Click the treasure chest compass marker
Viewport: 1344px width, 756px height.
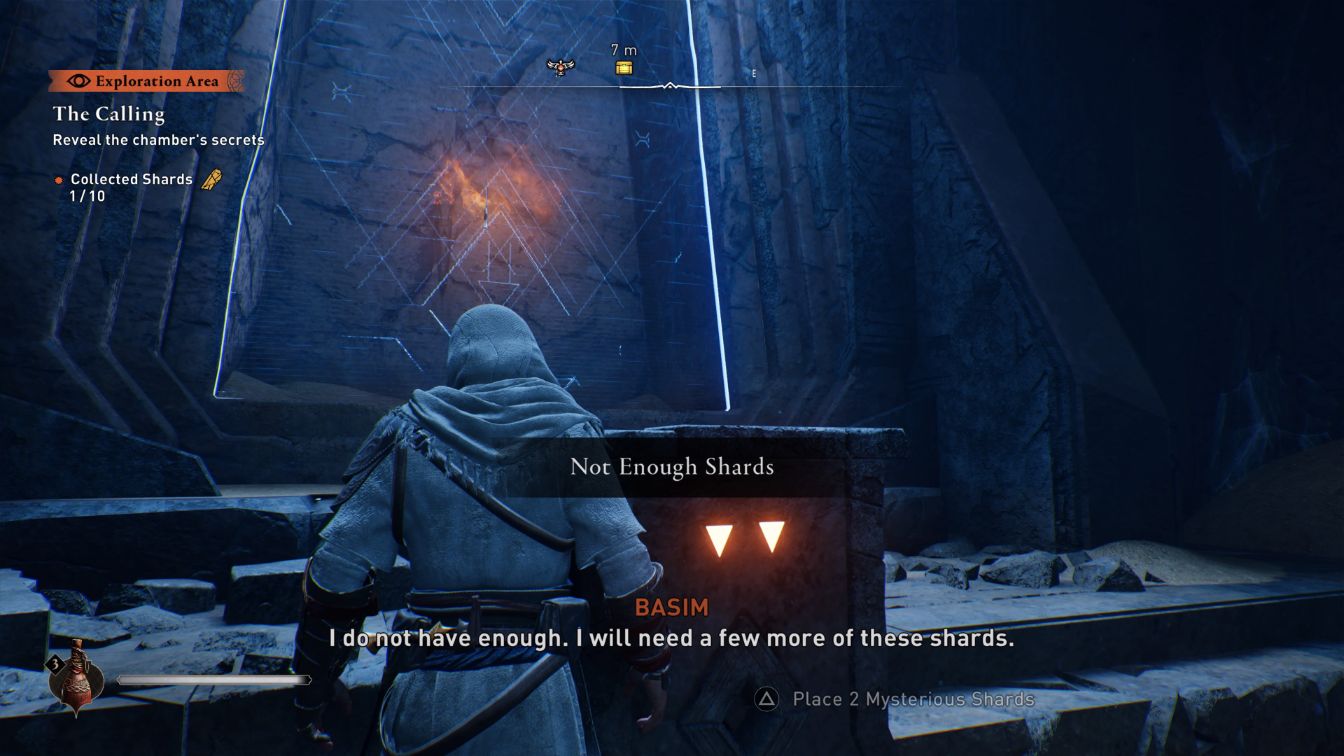pos(624,67)
